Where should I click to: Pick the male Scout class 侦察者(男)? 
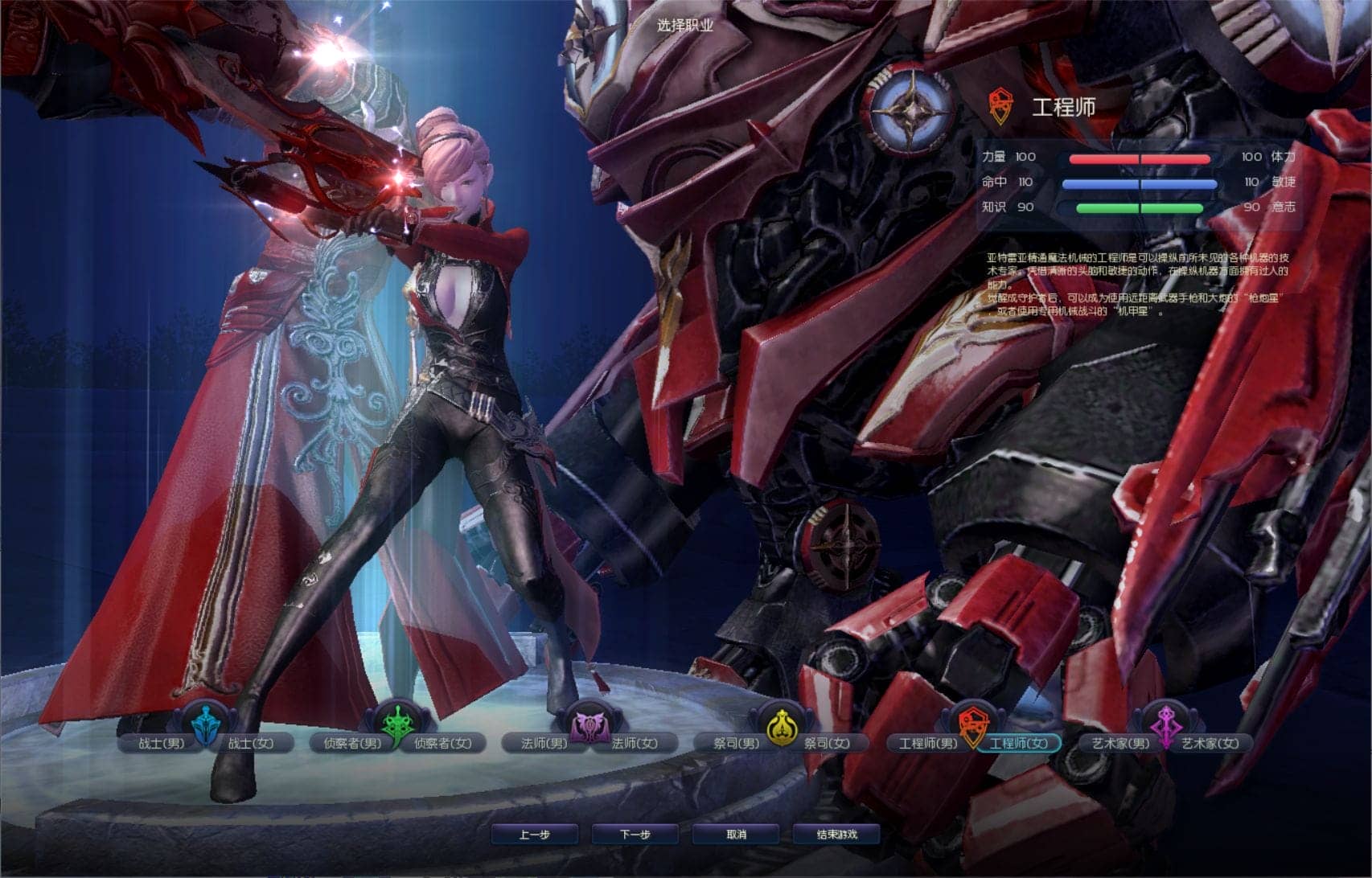pyautogui.click(x=352, y=744)
